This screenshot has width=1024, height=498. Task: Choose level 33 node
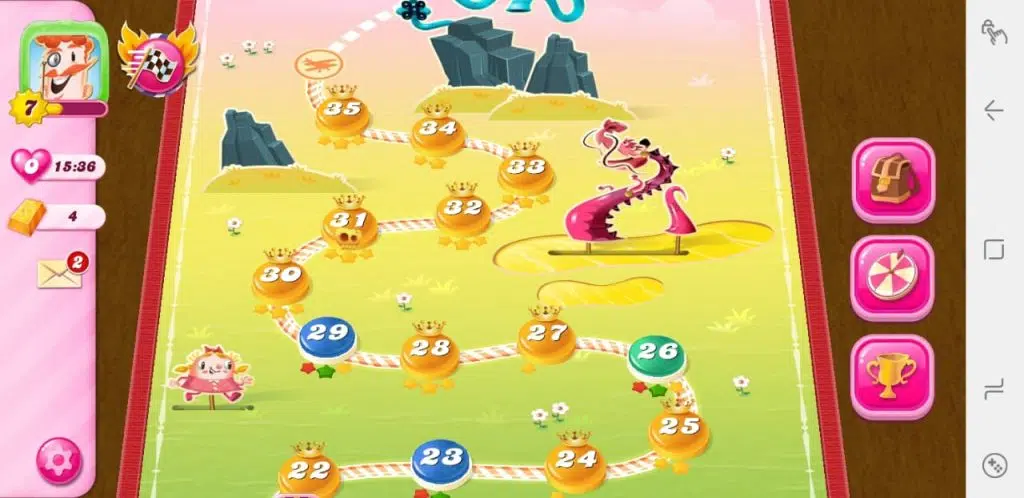[x=526, y=170]
